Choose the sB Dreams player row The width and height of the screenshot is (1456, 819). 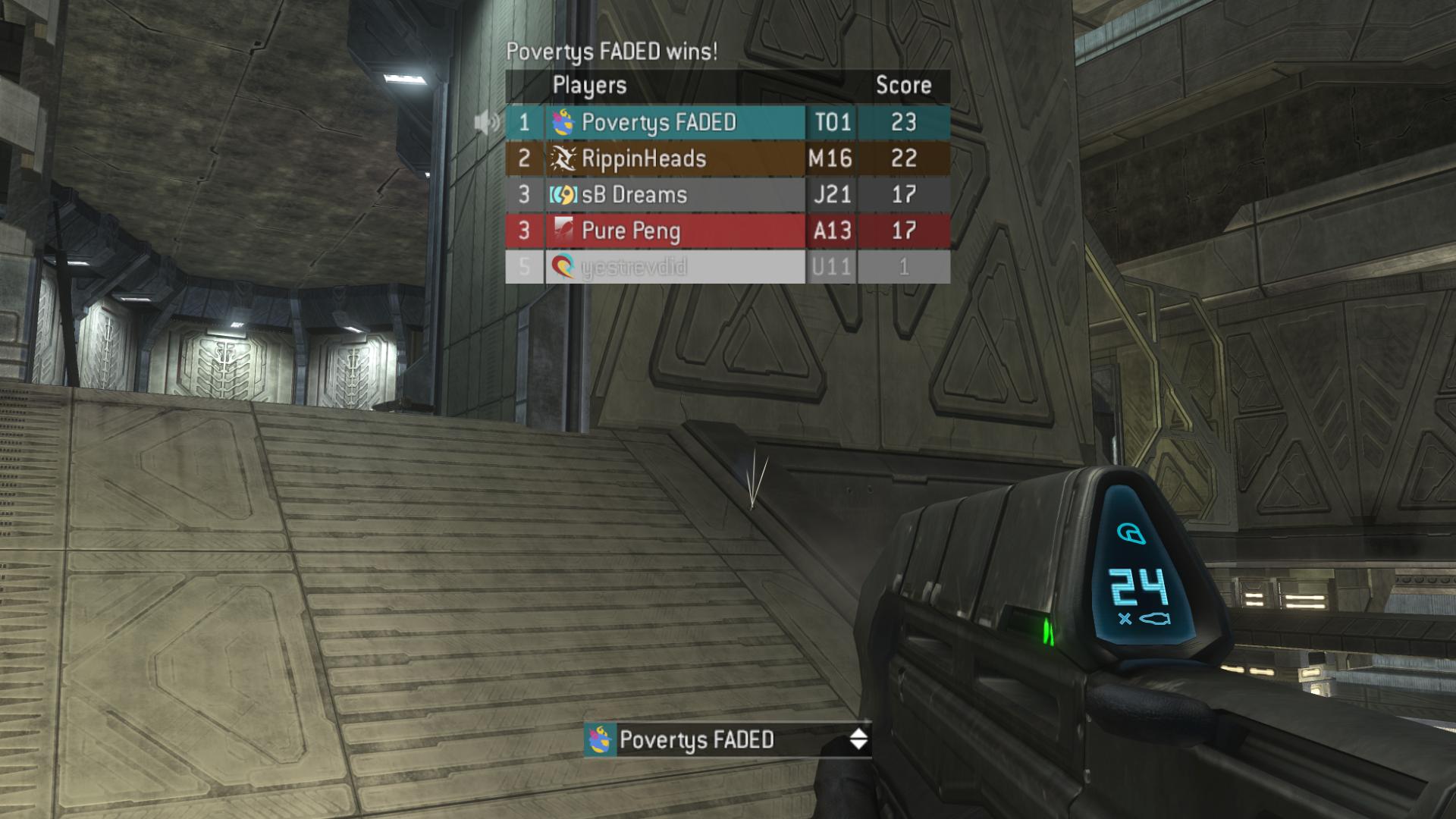[634, 195]
